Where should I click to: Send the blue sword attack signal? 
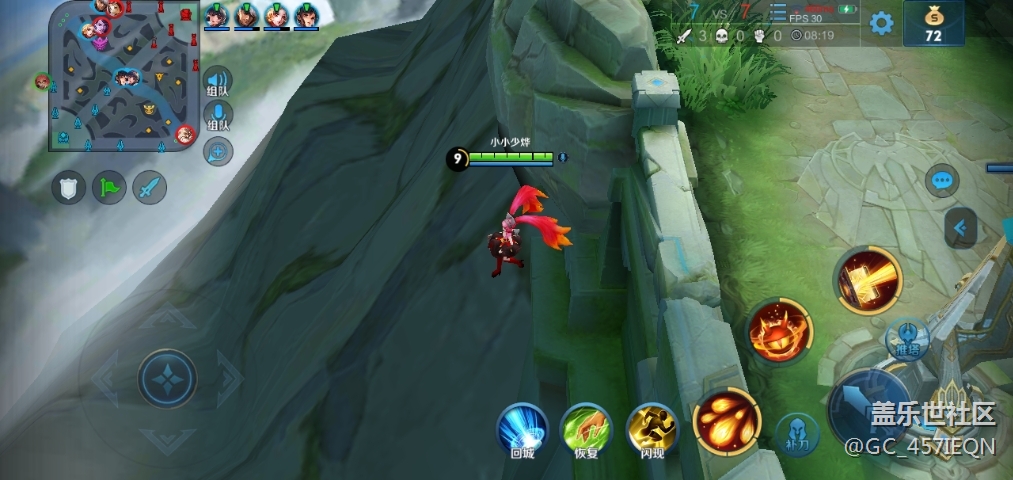tap(149, 188)
